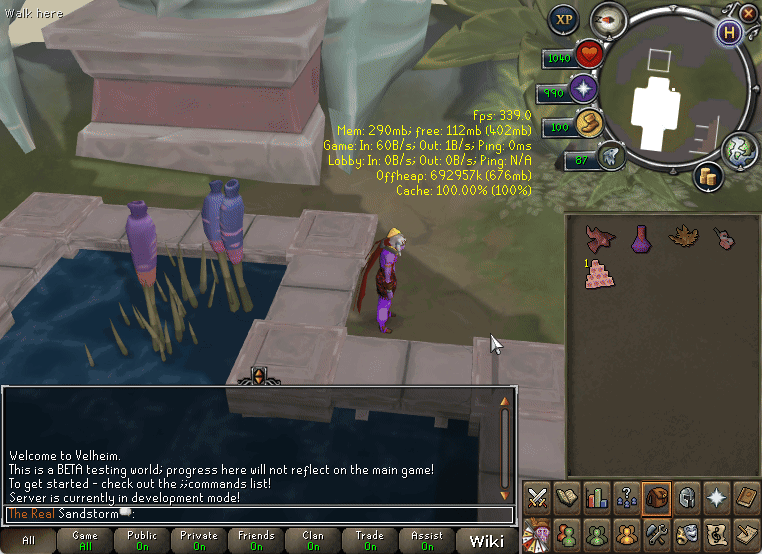Open the gold coins money pouch
This screenshot has width=762, height=554.
(x=709, y=177)
